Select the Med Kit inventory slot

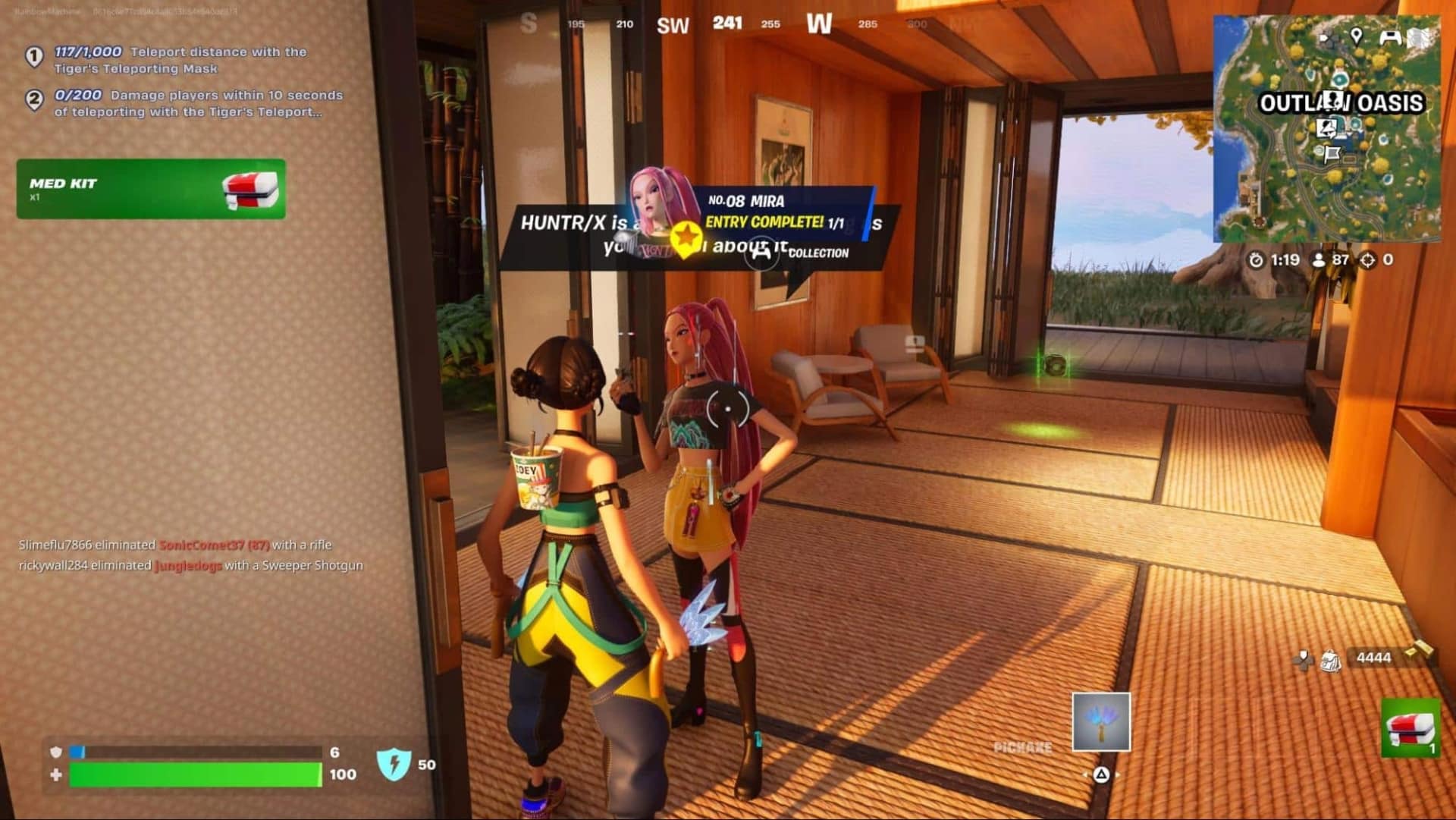pos(1410,728)
